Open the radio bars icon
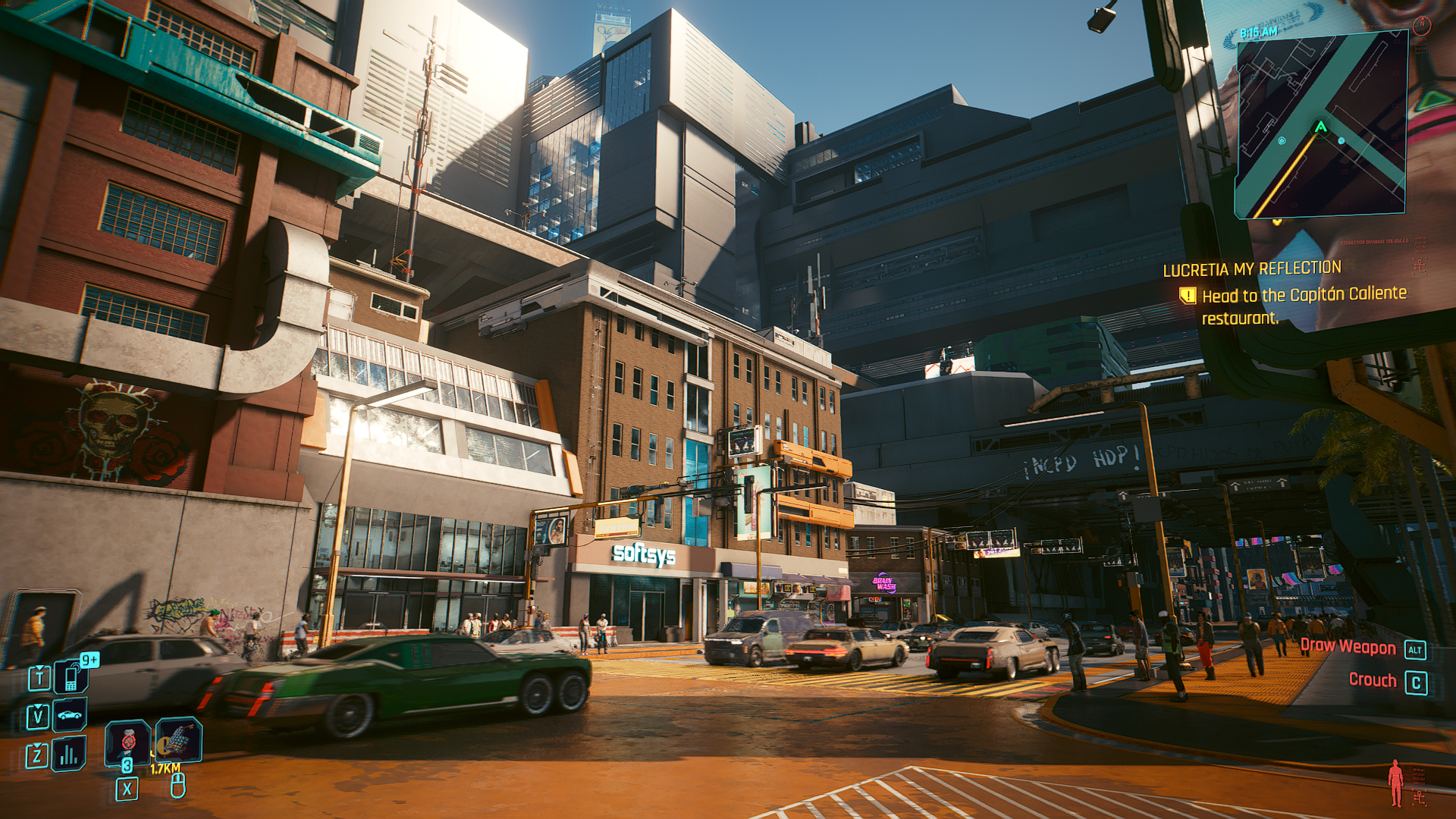The width and height of the screenshot is (1456, 819). point(69,754)
